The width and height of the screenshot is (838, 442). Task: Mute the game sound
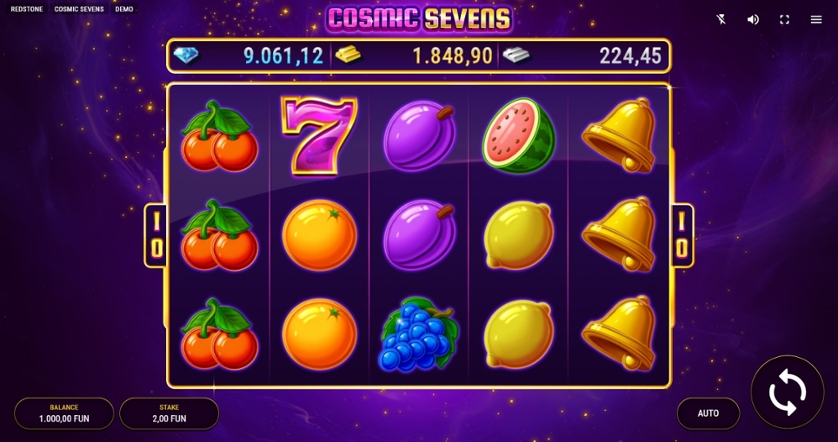(753, 19)
